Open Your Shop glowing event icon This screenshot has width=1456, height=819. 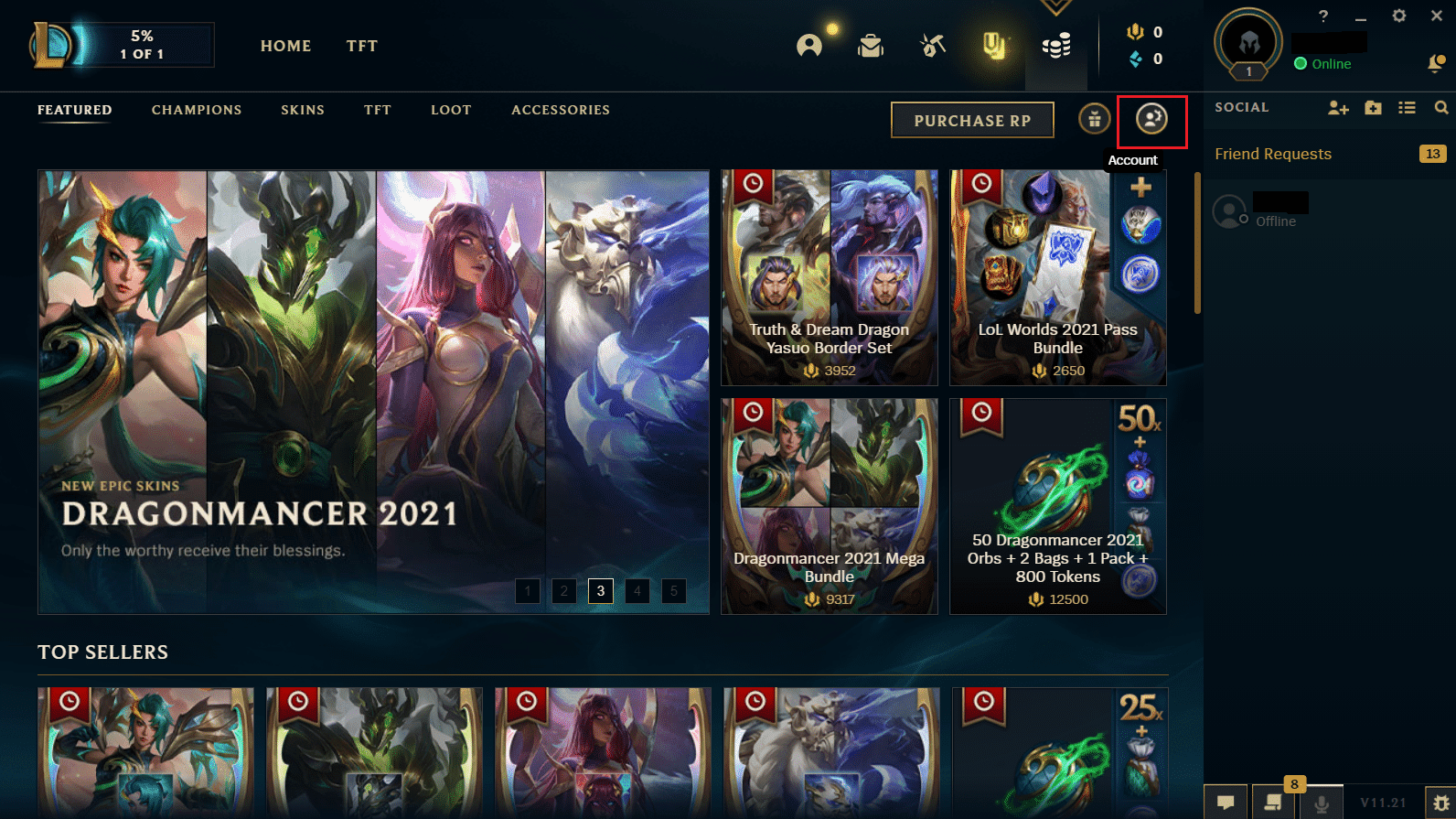pos(994,48)
